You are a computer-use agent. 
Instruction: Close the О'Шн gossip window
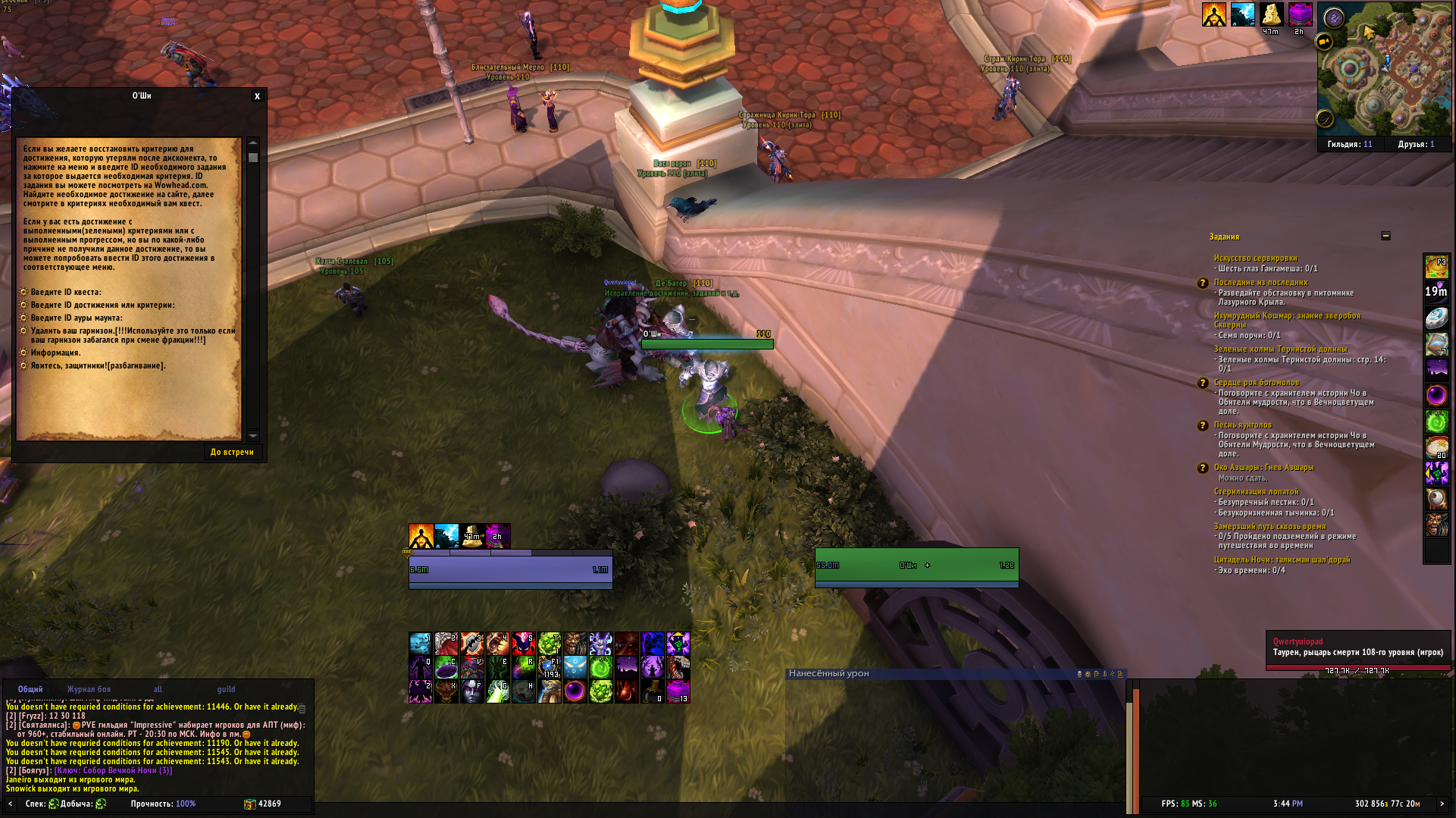257,96
